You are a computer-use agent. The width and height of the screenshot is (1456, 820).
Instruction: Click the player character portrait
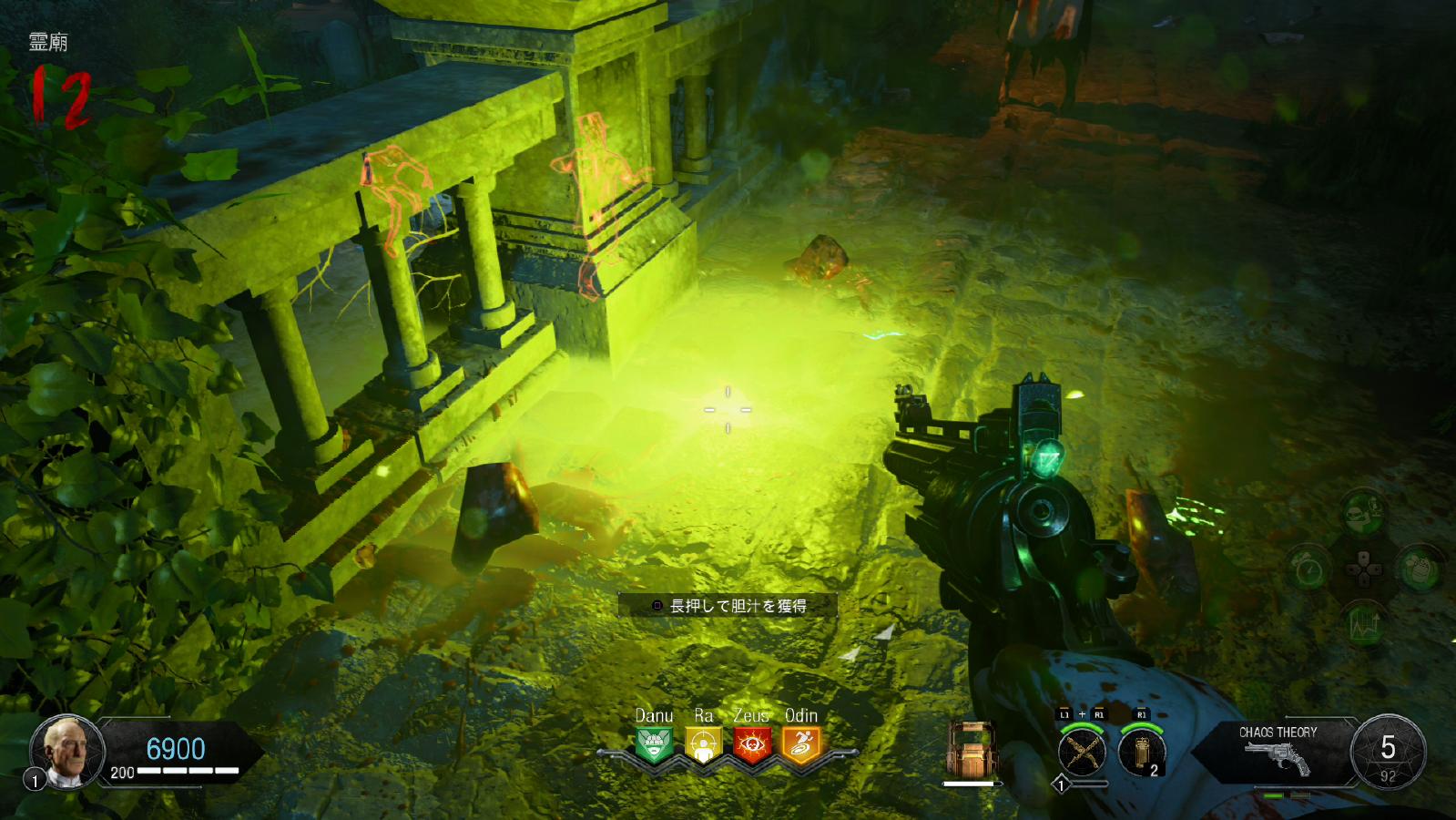pos(68,751)
